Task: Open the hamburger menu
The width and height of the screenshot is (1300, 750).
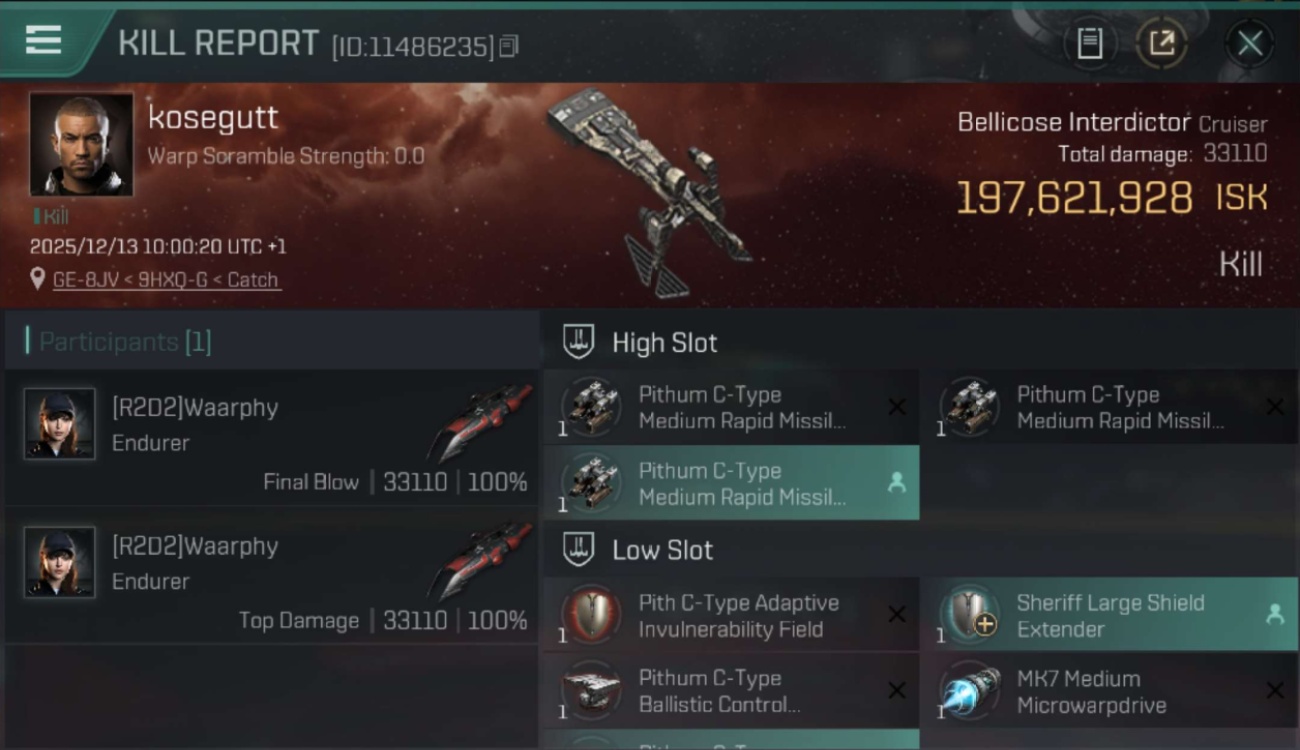Action: point(40,42)
